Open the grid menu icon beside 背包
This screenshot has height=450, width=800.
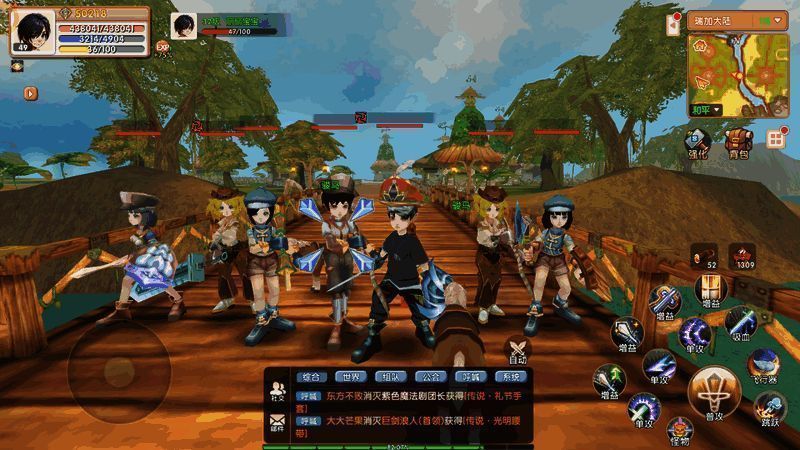[774, 140]
